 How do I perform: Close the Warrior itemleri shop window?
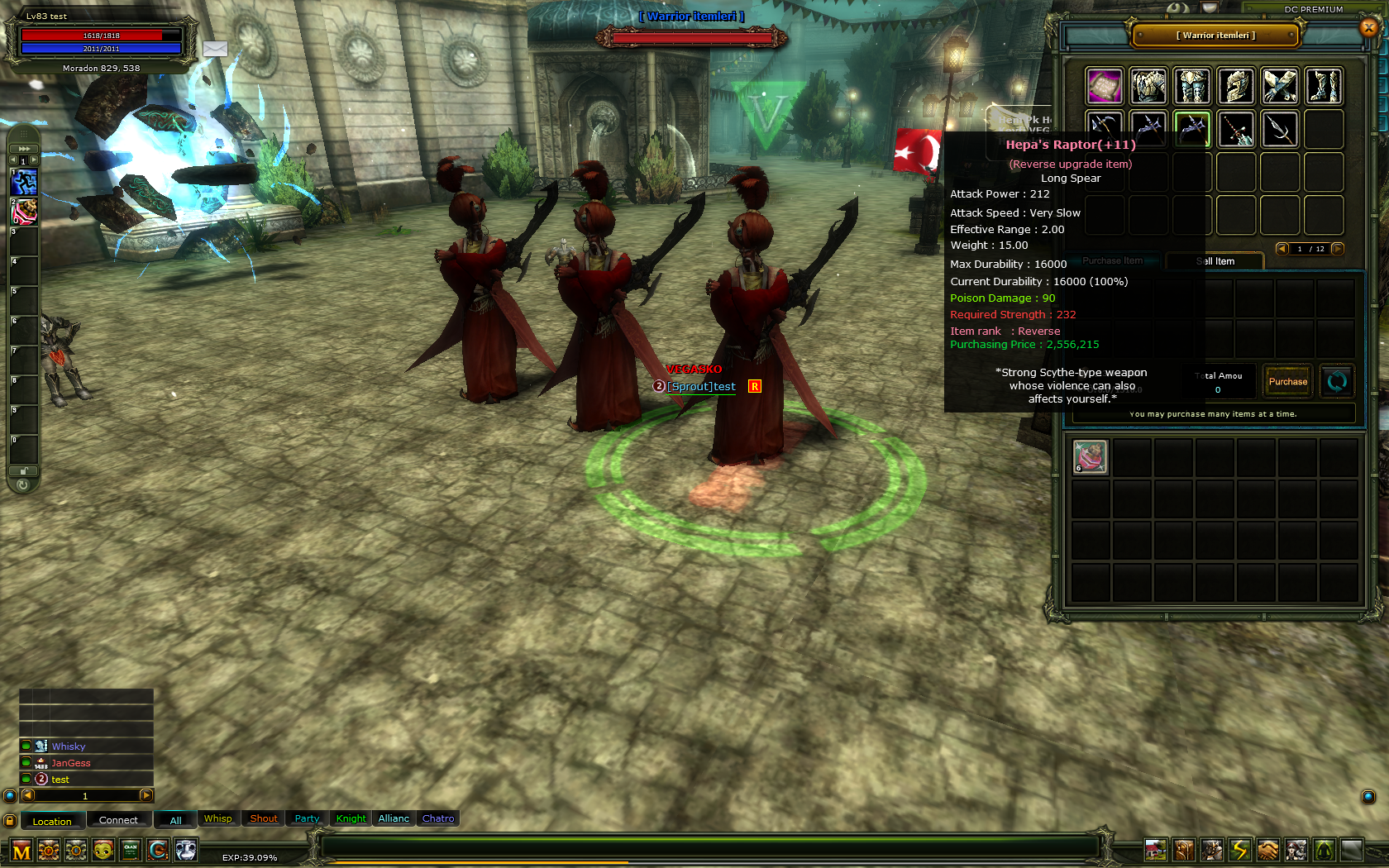1368,27
